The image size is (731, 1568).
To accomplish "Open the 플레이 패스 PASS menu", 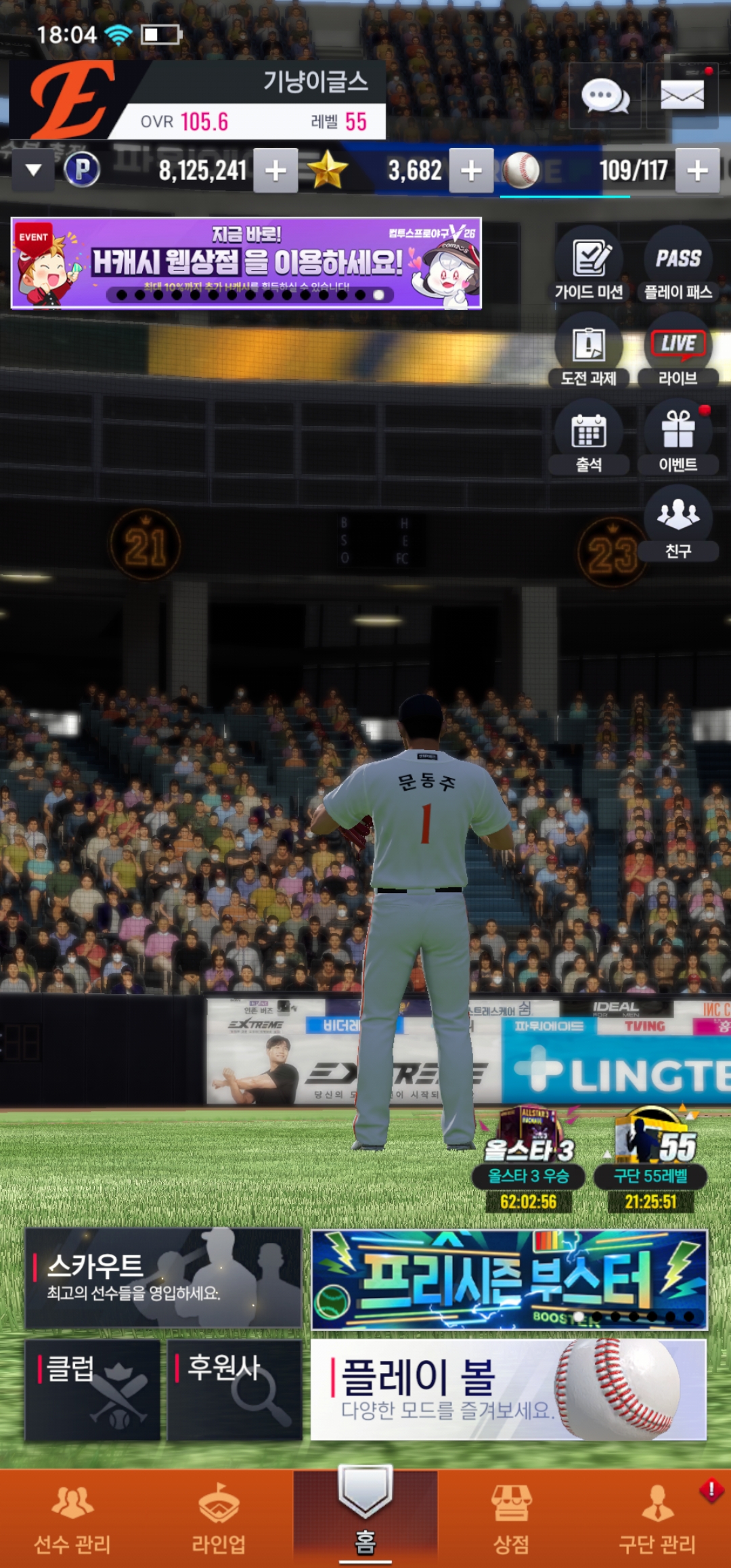I will pos(678,265).
